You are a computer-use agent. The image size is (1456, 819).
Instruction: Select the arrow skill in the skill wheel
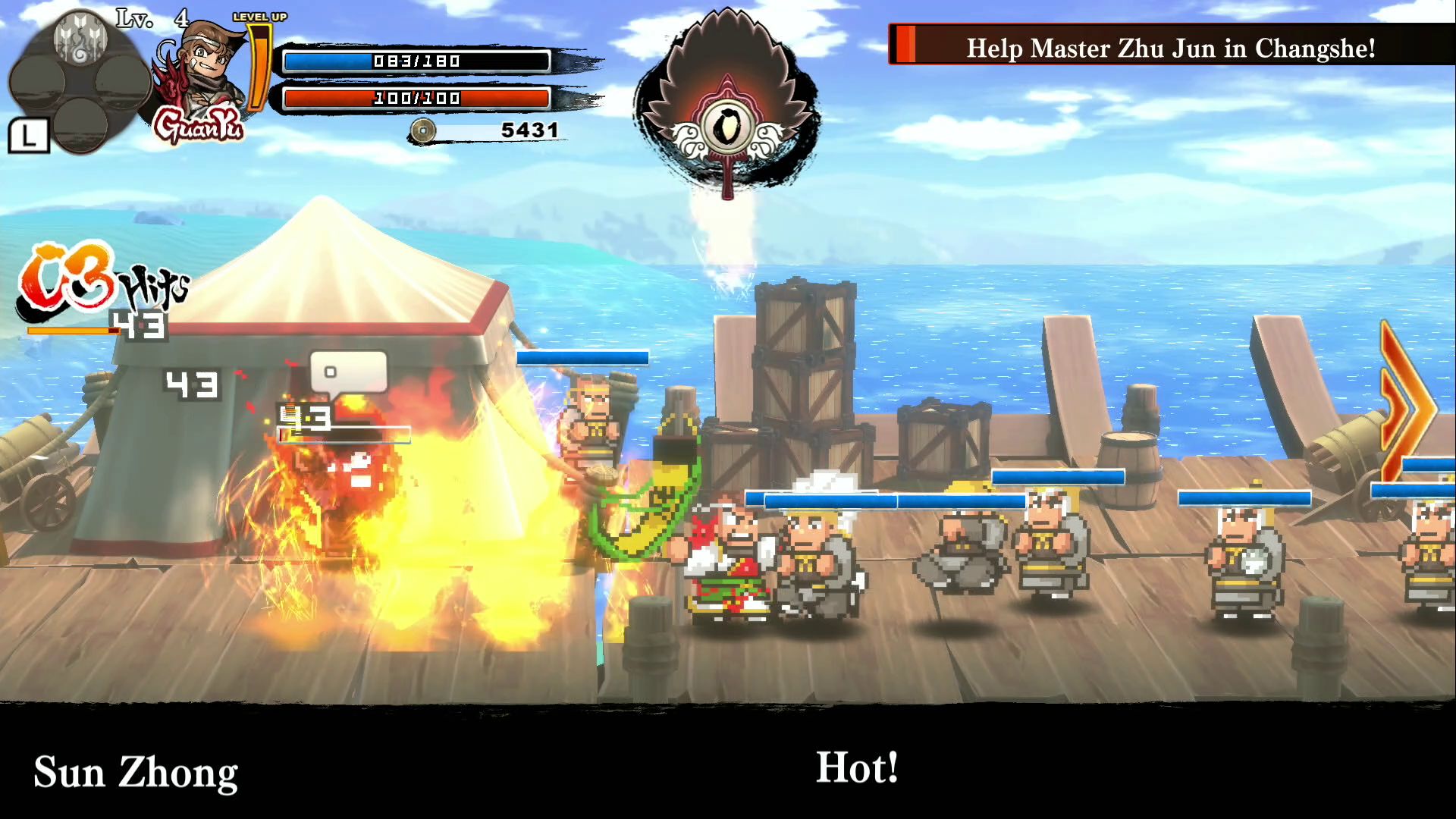coord(81,39)
